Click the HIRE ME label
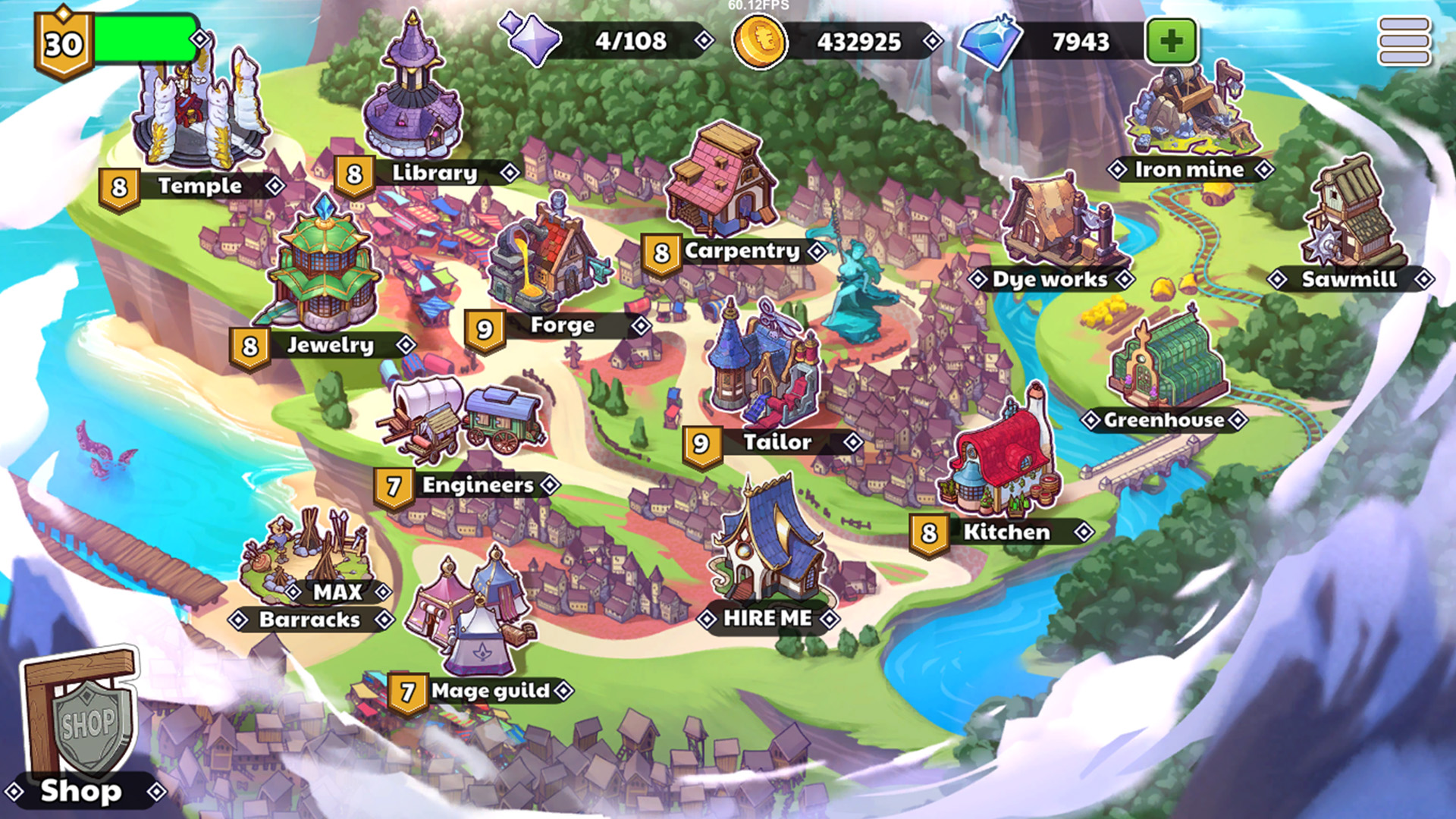The image size is (1456, 819). (x=767, y=619)
